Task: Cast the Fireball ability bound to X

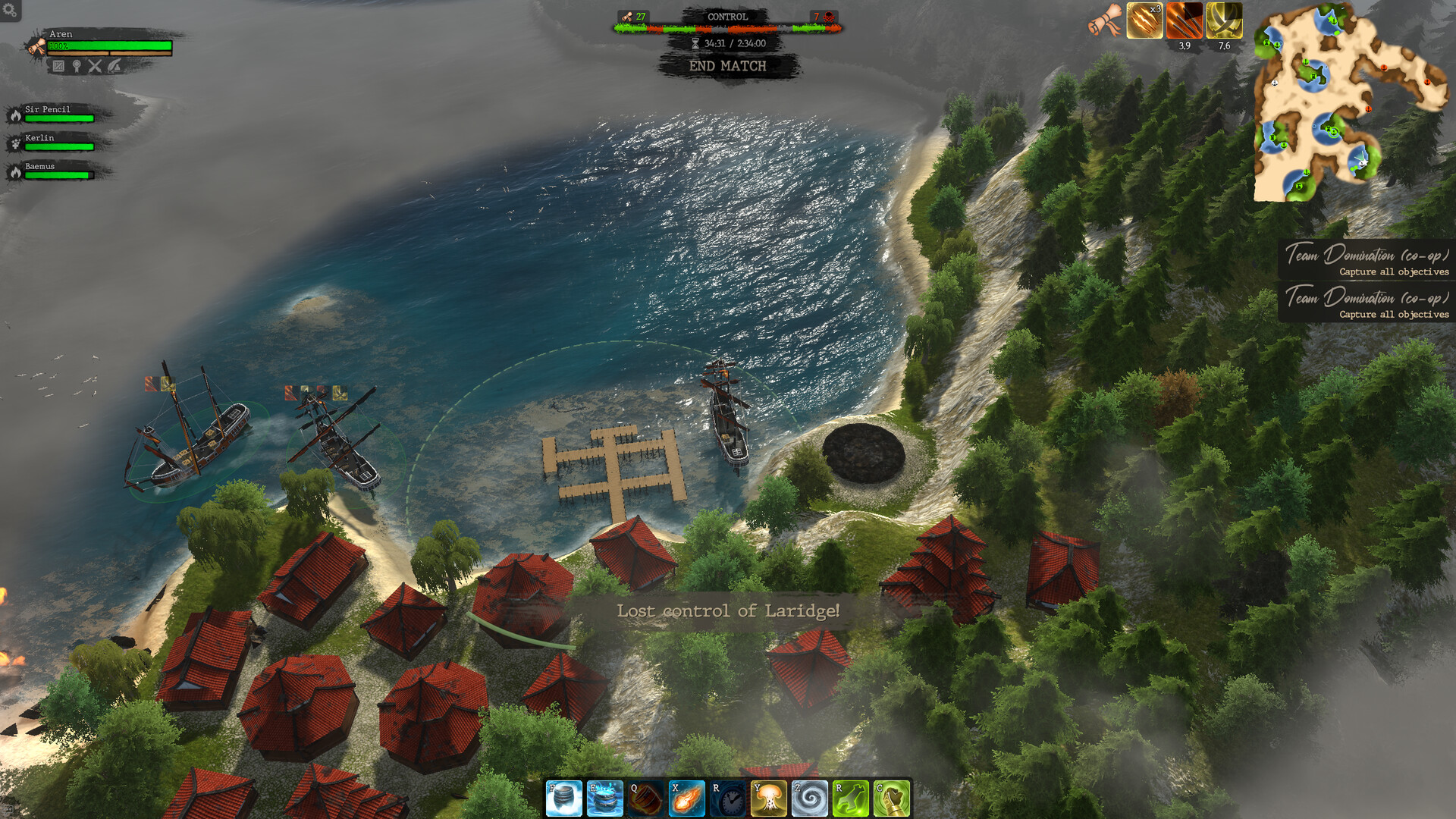Action: [x=685, y=799]
